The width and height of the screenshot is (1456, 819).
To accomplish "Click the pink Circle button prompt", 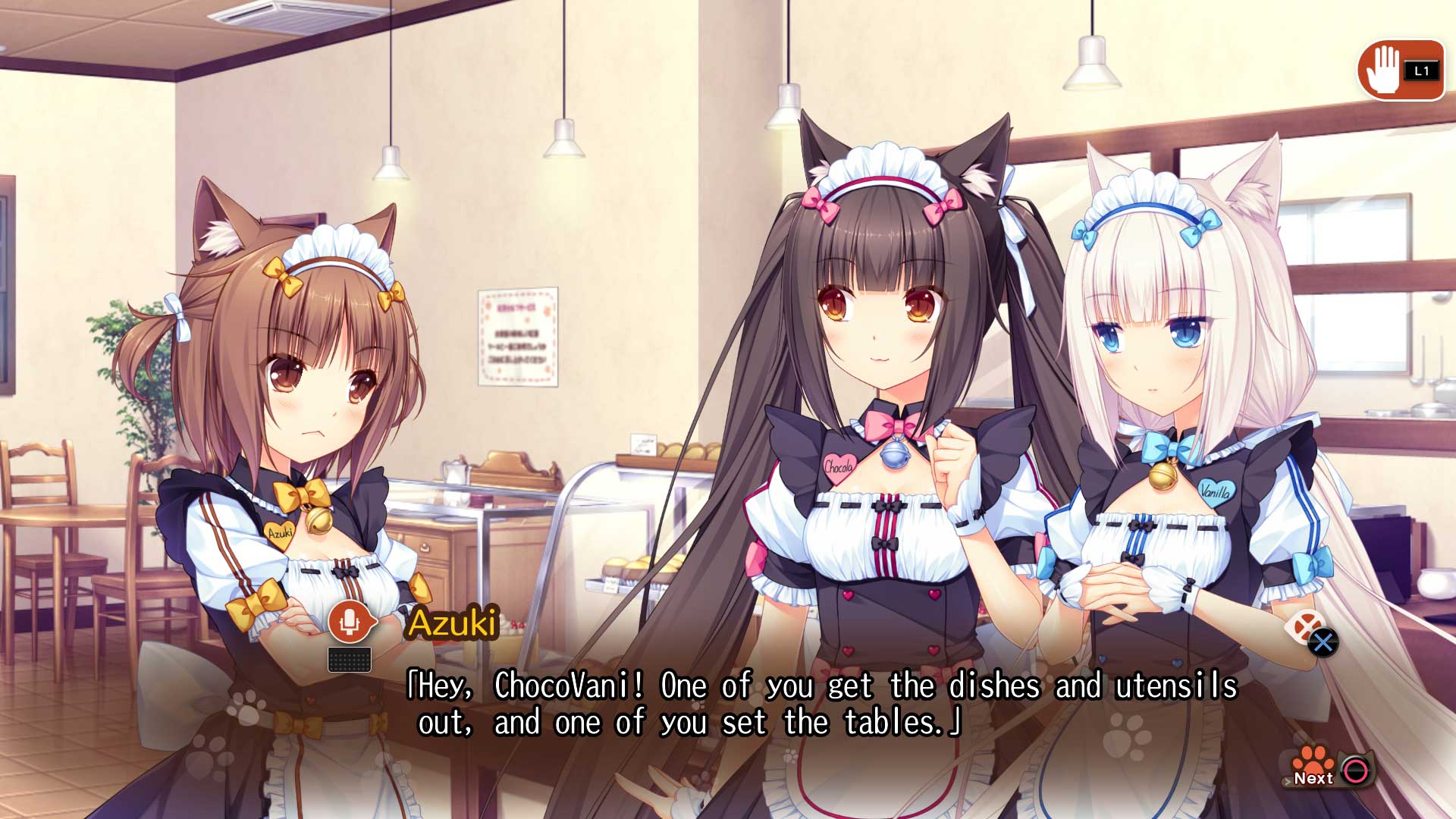I will tap(1357, 770).
